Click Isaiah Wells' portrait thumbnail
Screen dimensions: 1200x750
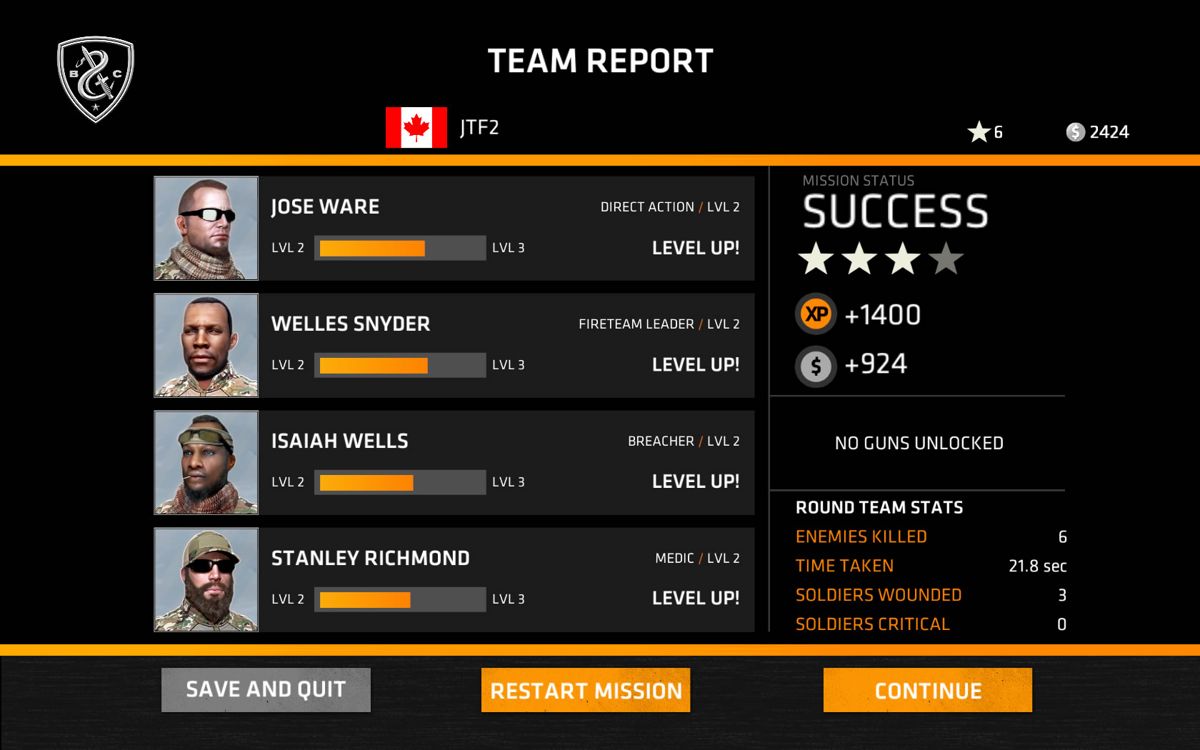tap(206, 462)
